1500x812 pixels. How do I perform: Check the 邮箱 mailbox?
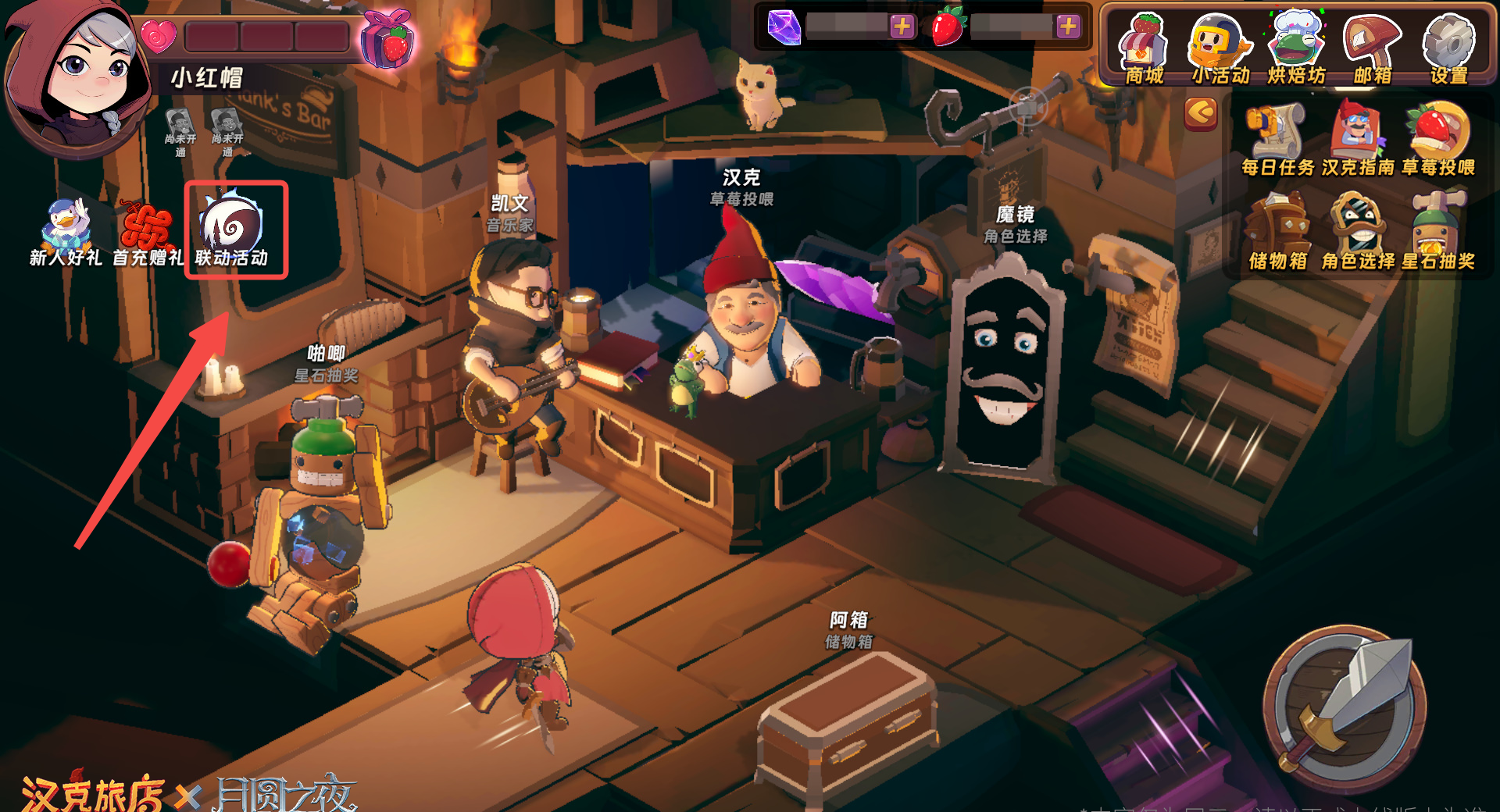click(1372, 48)
